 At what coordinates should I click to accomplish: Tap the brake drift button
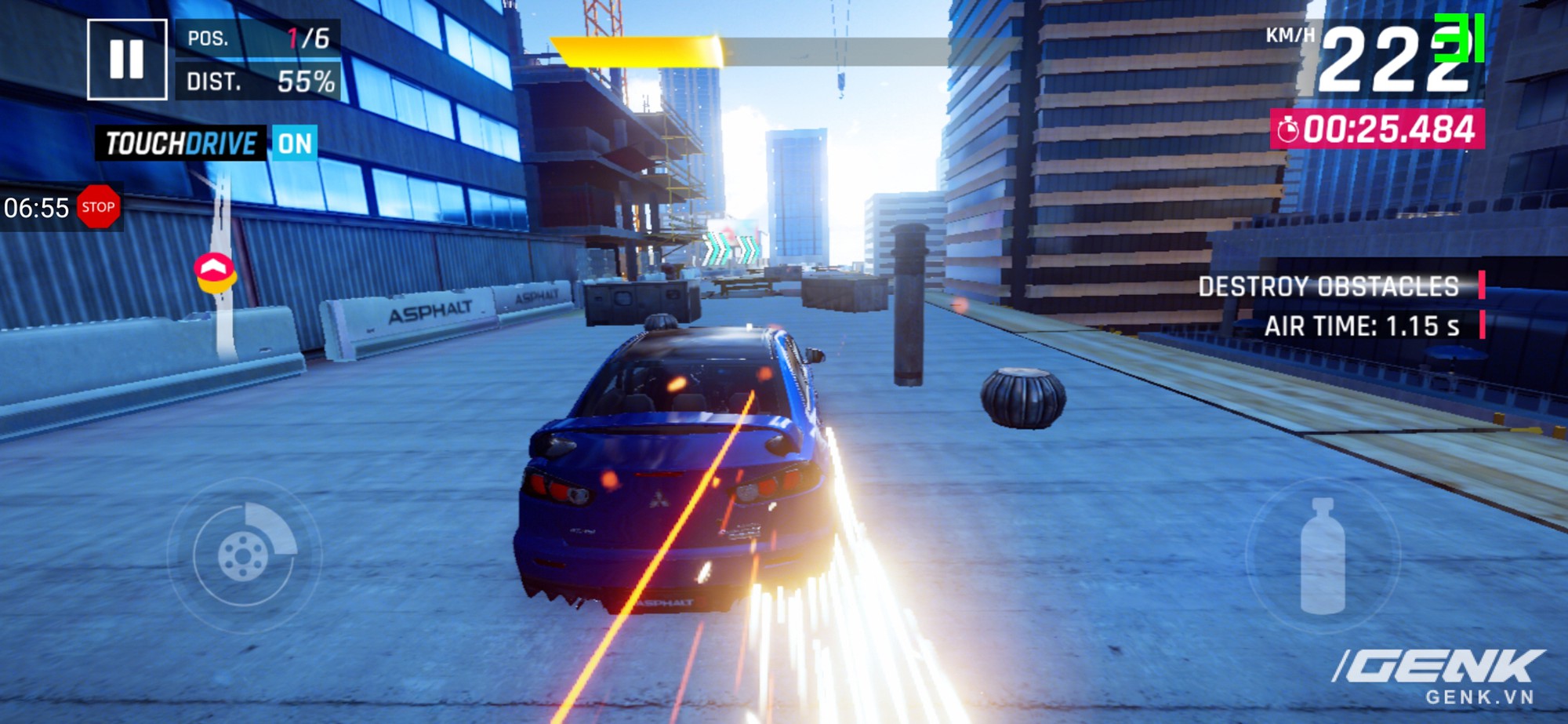(x=244, y=556)
